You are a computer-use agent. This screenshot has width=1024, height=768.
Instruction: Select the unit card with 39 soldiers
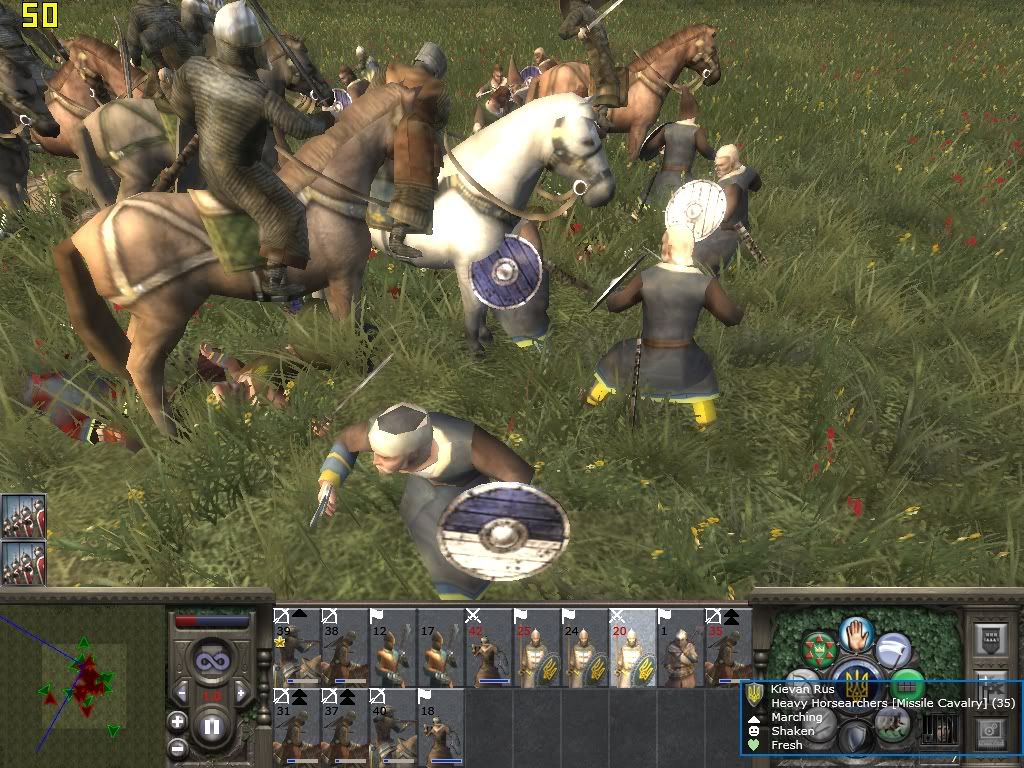(296, 647)
